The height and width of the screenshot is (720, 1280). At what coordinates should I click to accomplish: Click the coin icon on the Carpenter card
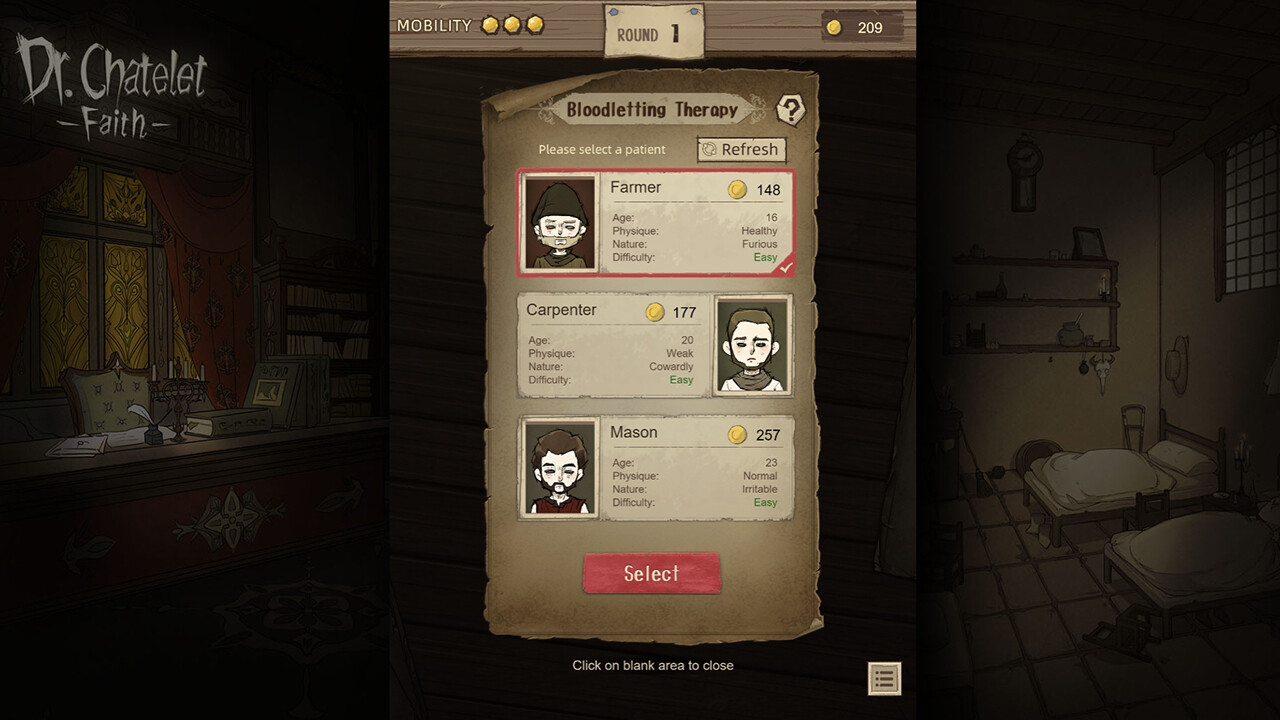(656, 311)
